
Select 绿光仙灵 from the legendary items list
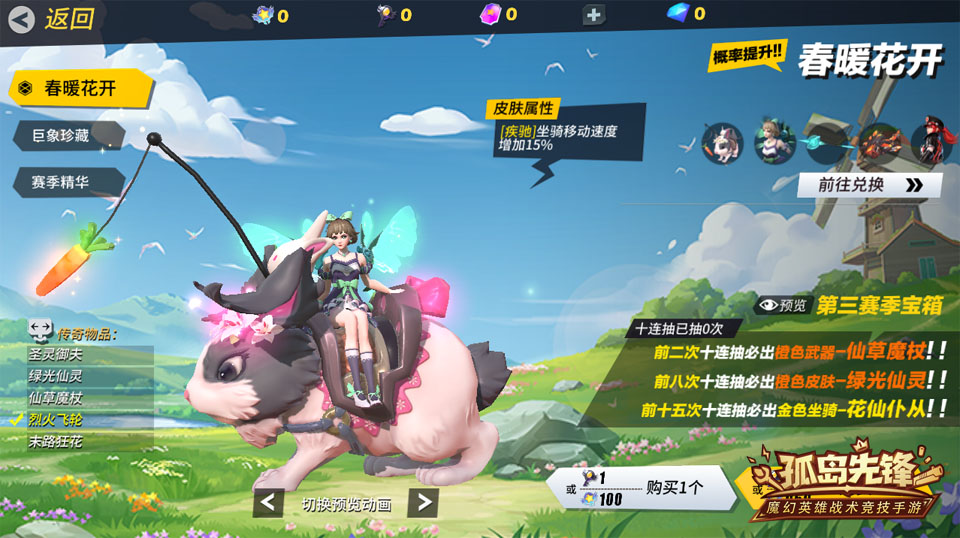tap(90, 376)
